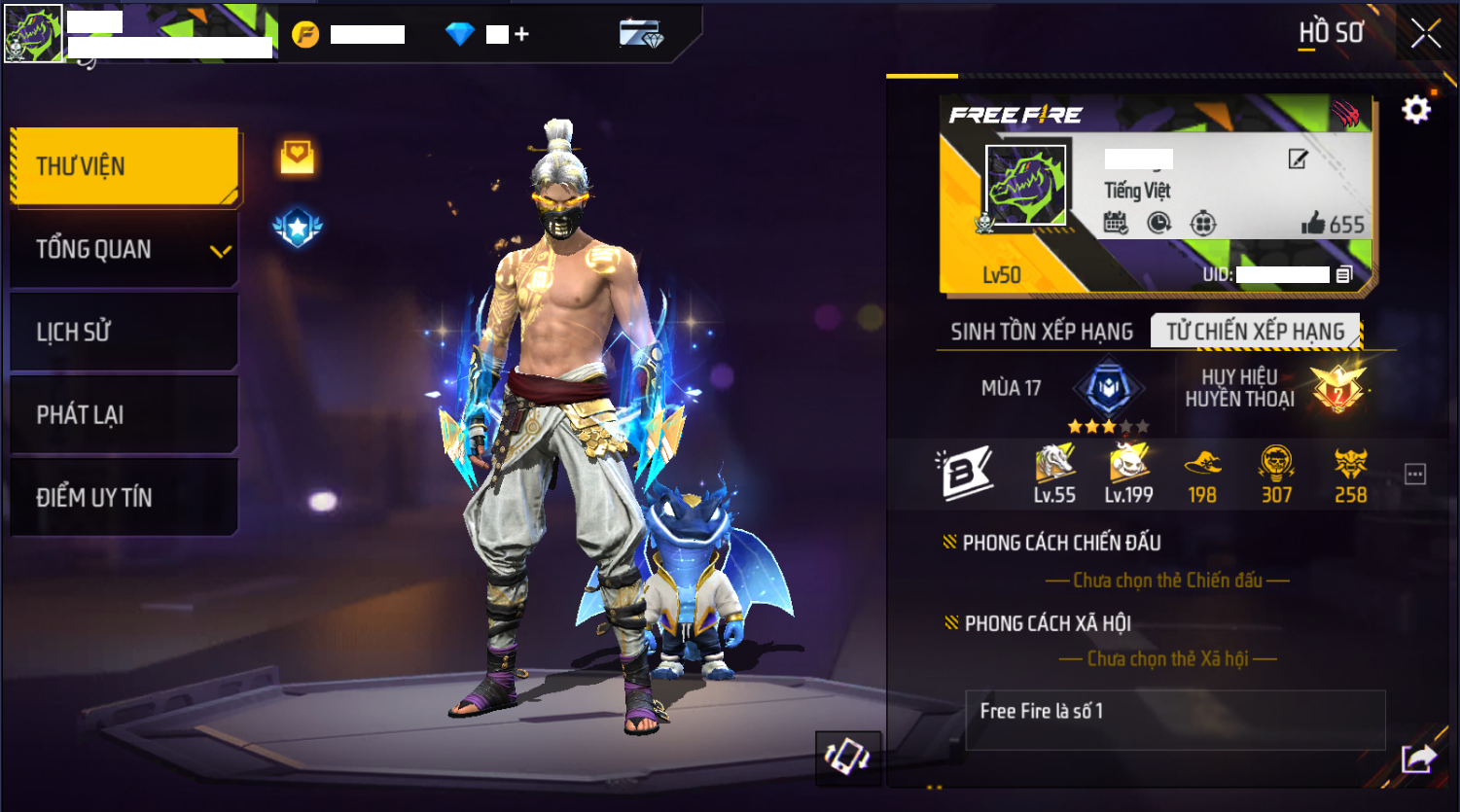
Task: Close the Hồ Sơ profile screen
Action: (1425, 34)
